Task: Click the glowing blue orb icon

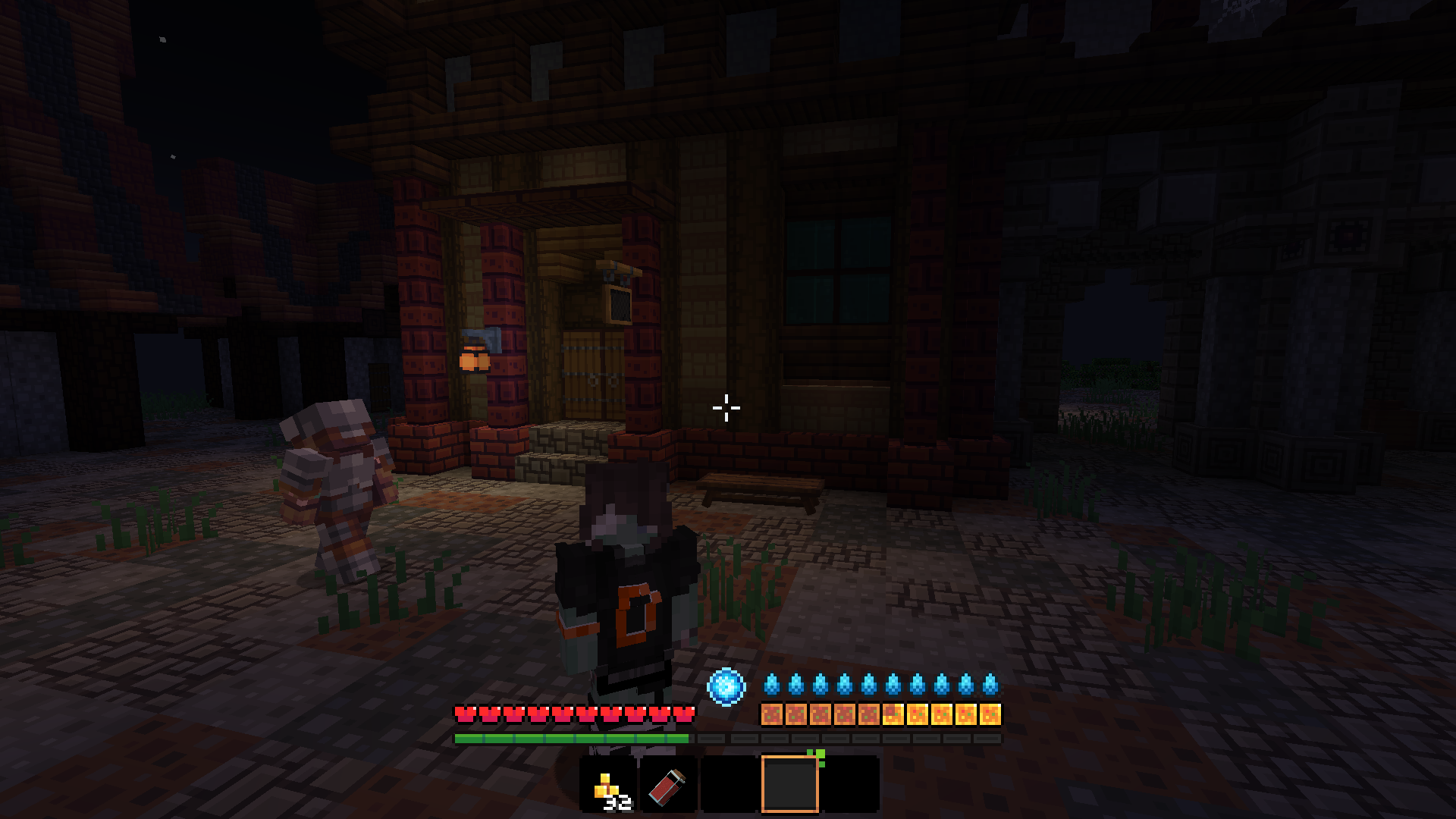Action: [x=726, y=686]
